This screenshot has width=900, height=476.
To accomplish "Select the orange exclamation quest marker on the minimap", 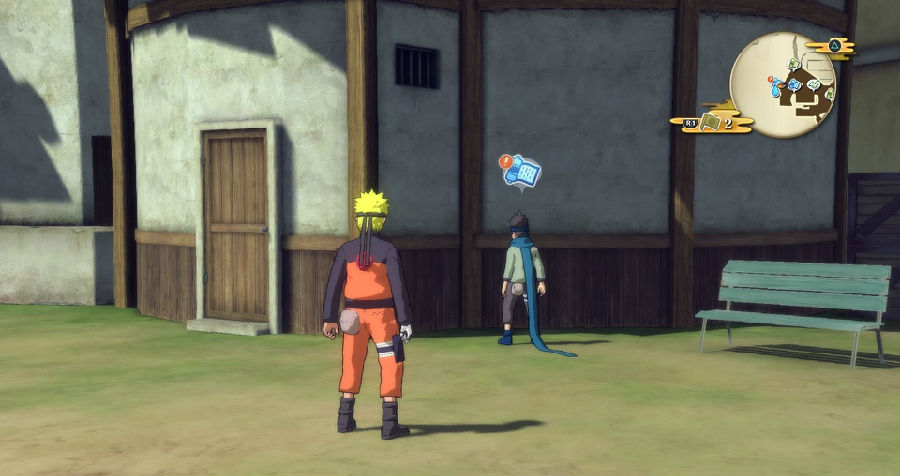I will point(772,78).
